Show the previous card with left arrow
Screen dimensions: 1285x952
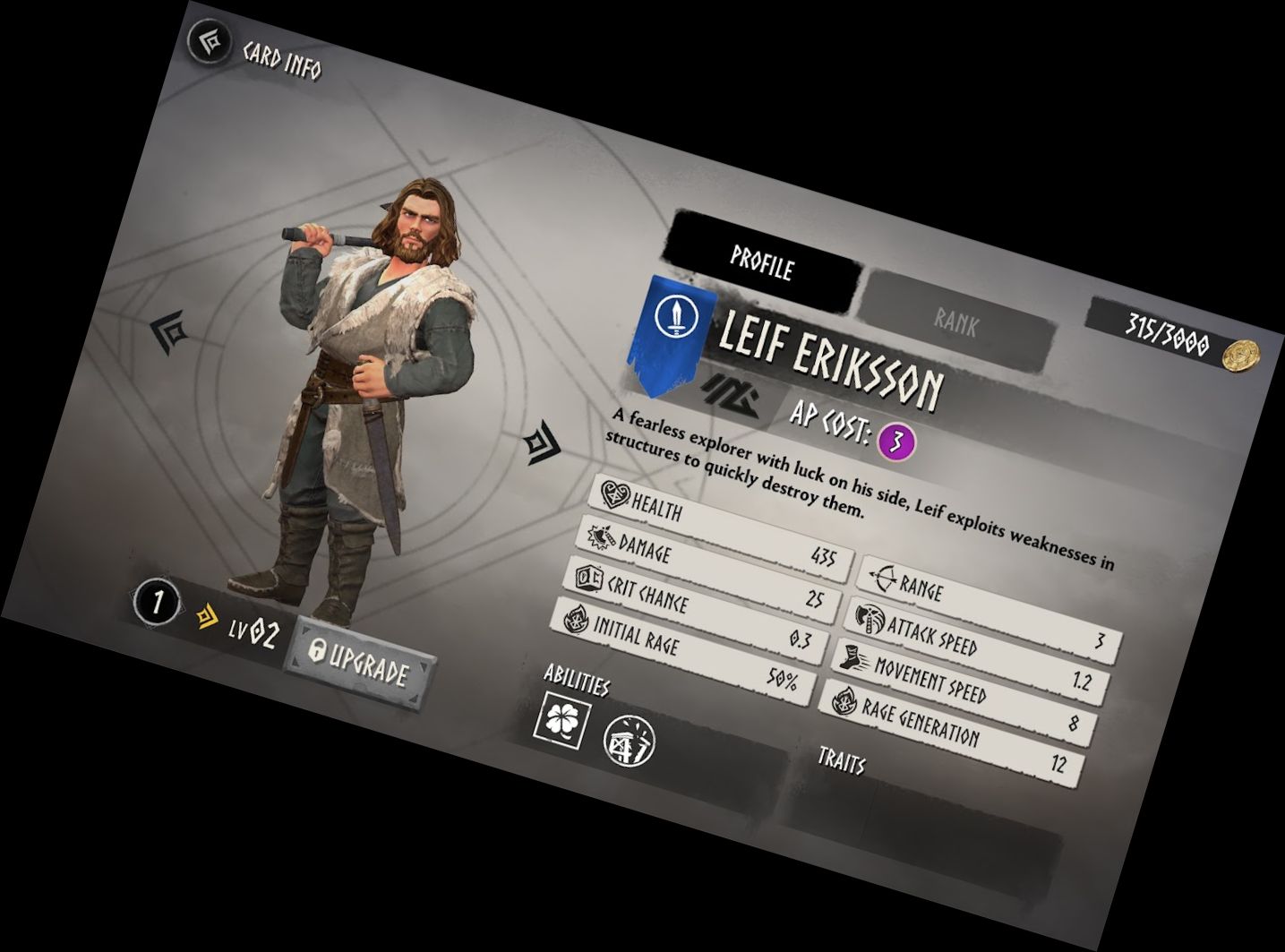point(170,331)
